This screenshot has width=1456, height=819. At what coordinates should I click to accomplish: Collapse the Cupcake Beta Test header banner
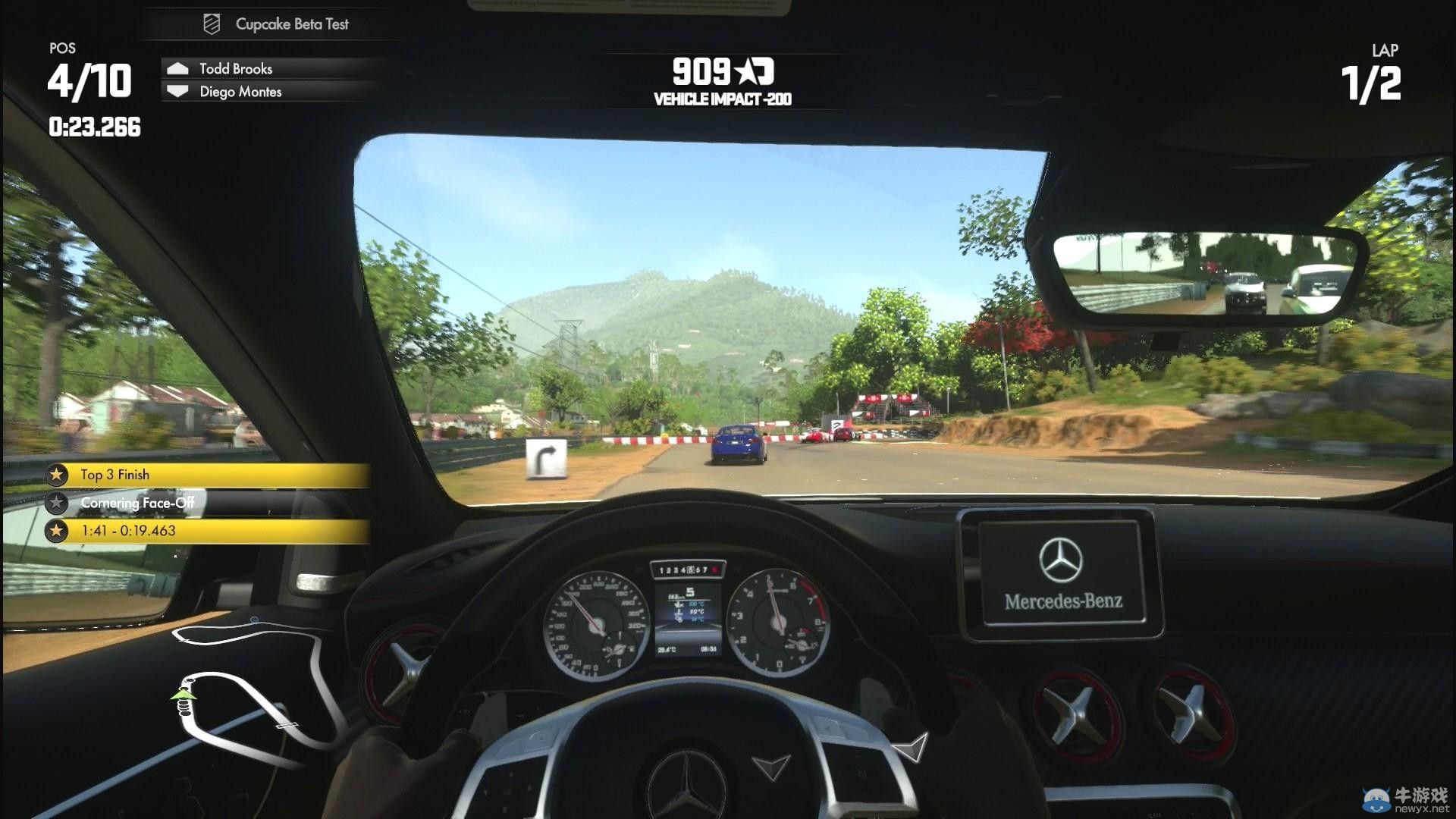point(292,24)
